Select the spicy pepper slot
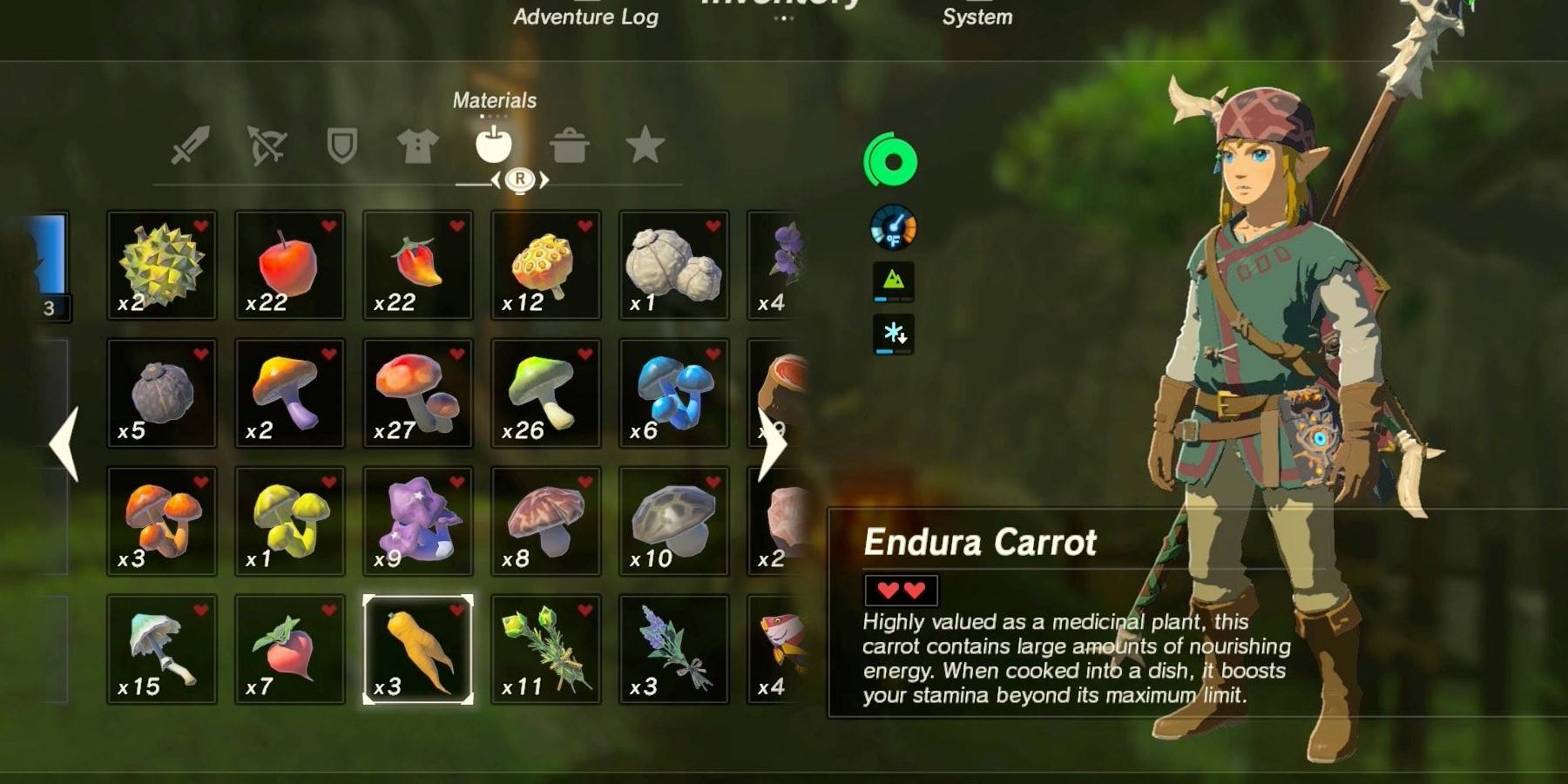Screen dimensions: 1568x784 pyautogui.click(x=418, y=265)
